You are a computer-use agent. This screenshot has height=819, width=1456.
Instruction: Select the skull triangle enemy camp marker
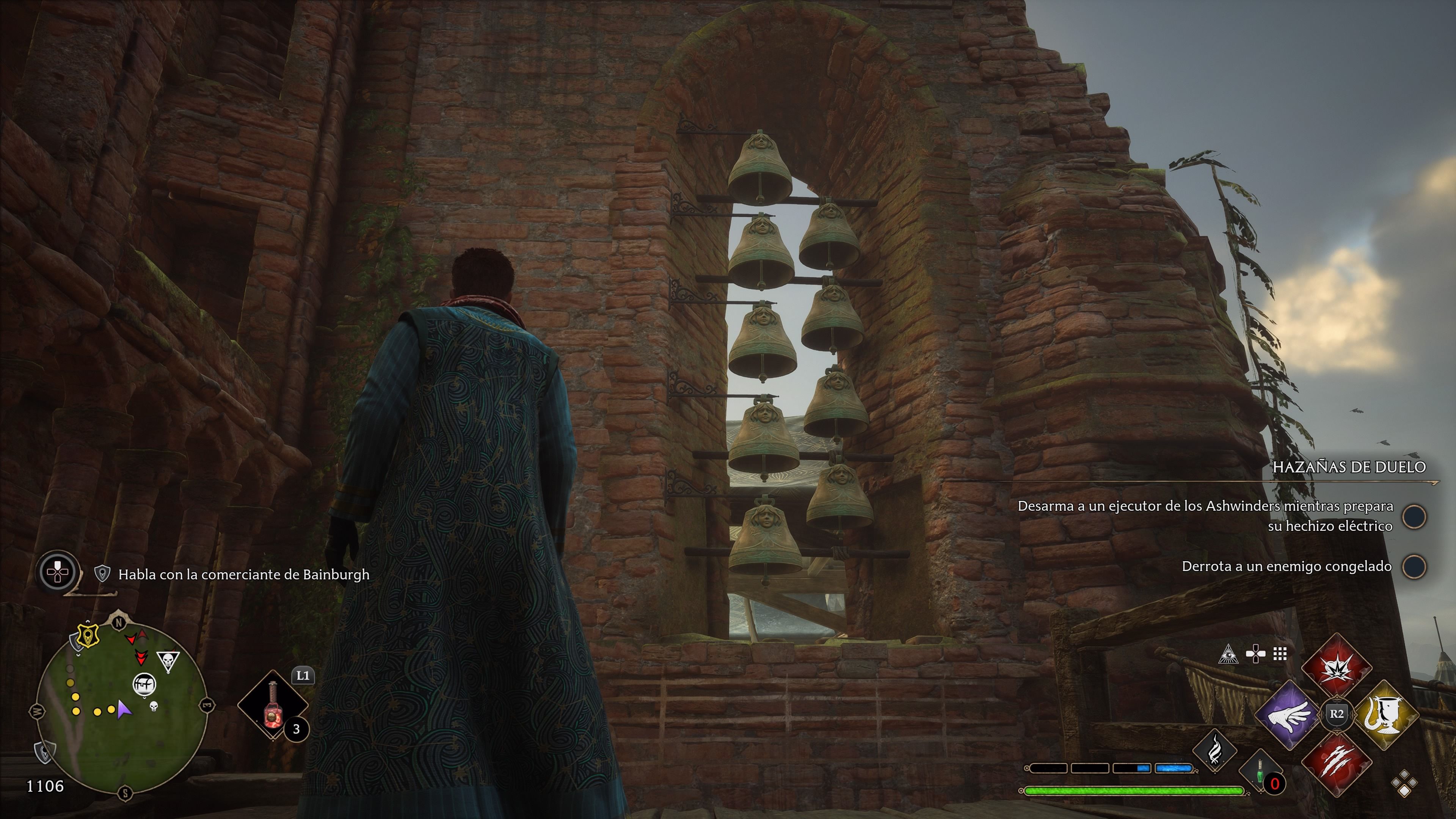(x=168, y=660)
